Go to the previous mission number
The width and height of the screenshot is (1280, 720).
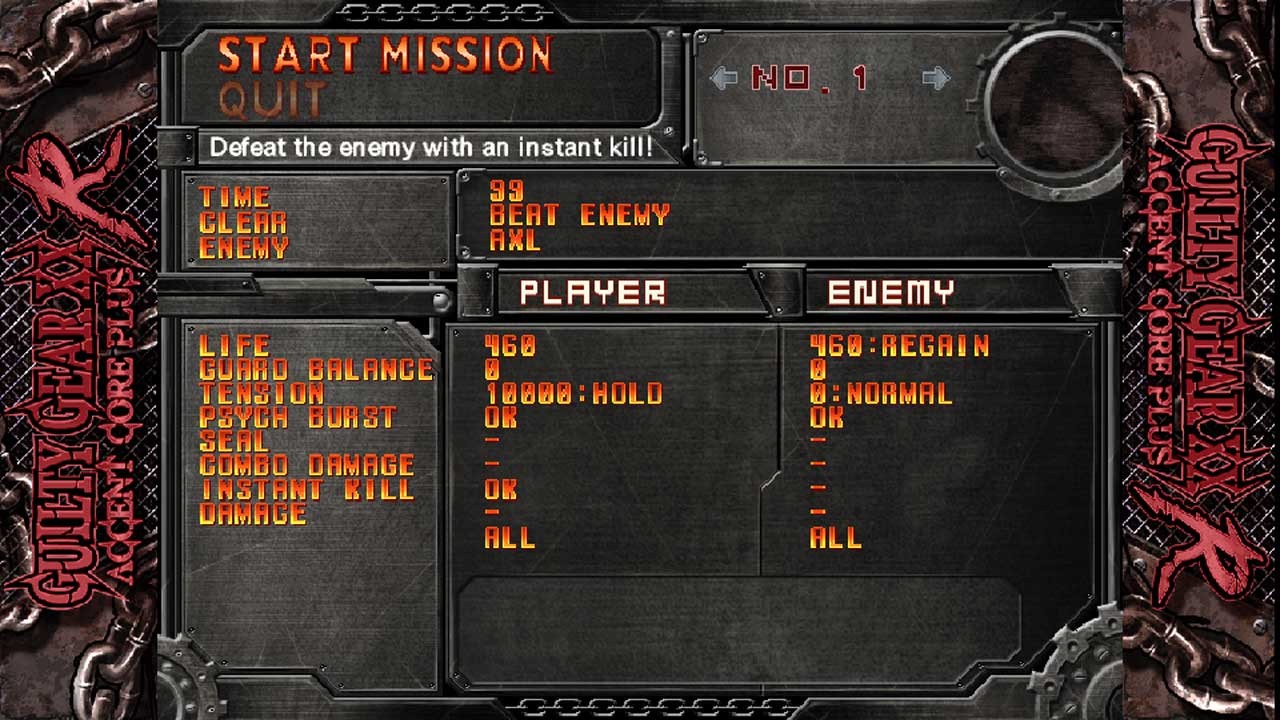click(x=723, y=78)
